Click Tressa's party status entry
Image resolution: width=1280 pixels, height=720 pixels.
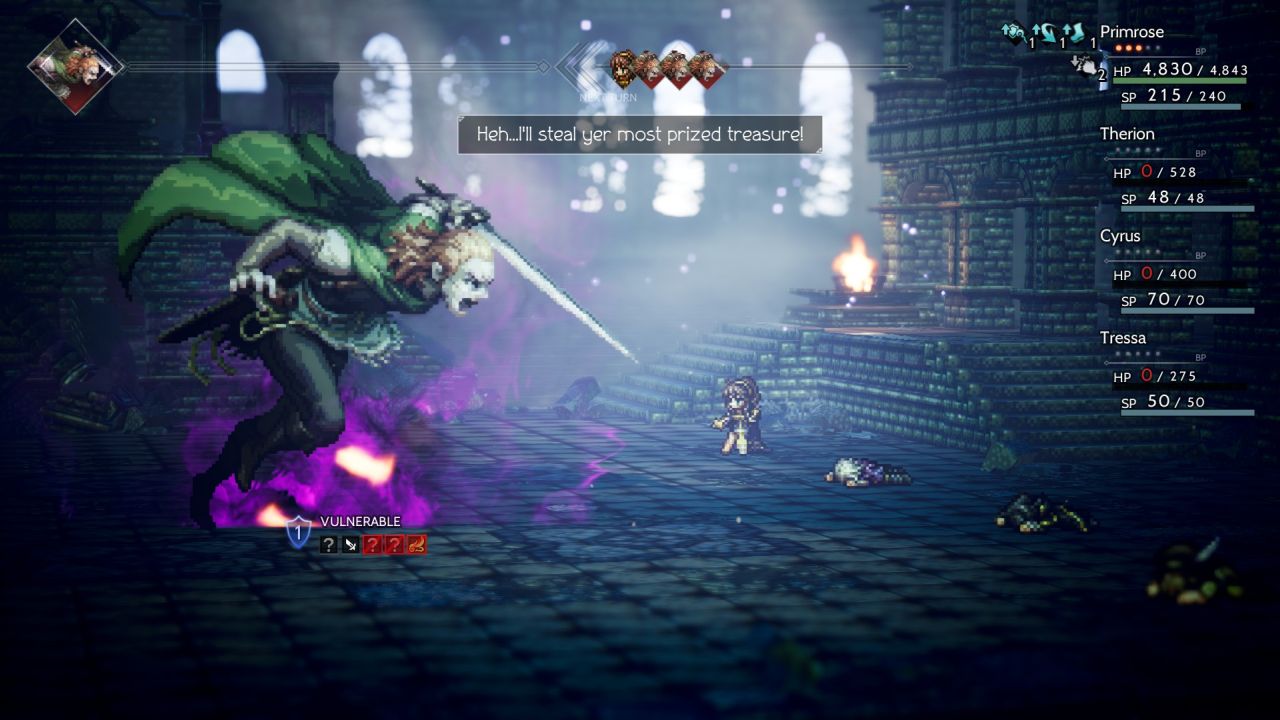(1123, 338)
